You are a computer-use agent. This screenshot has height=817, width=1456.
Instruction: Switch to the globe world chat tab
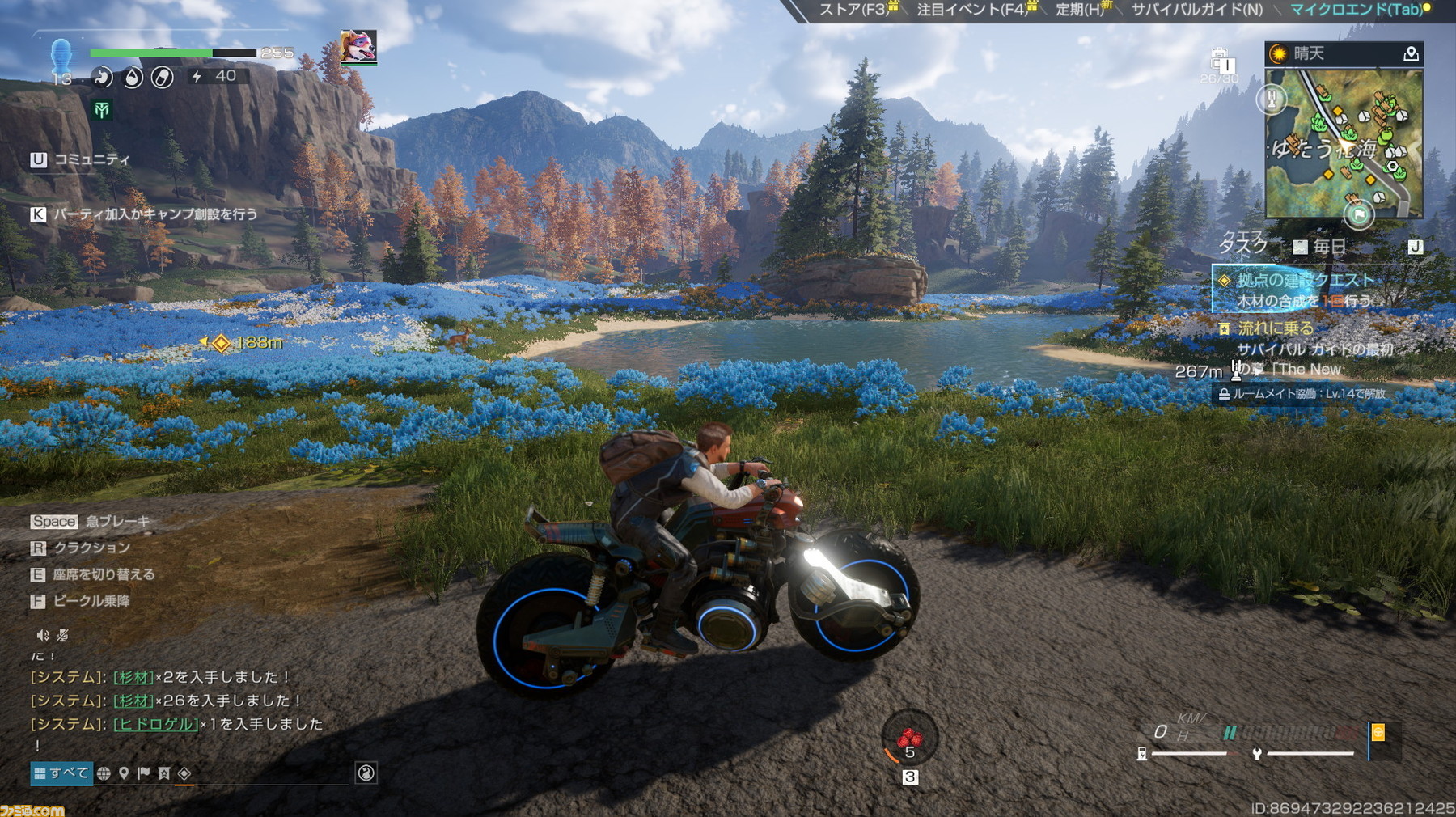coord(104,773)
